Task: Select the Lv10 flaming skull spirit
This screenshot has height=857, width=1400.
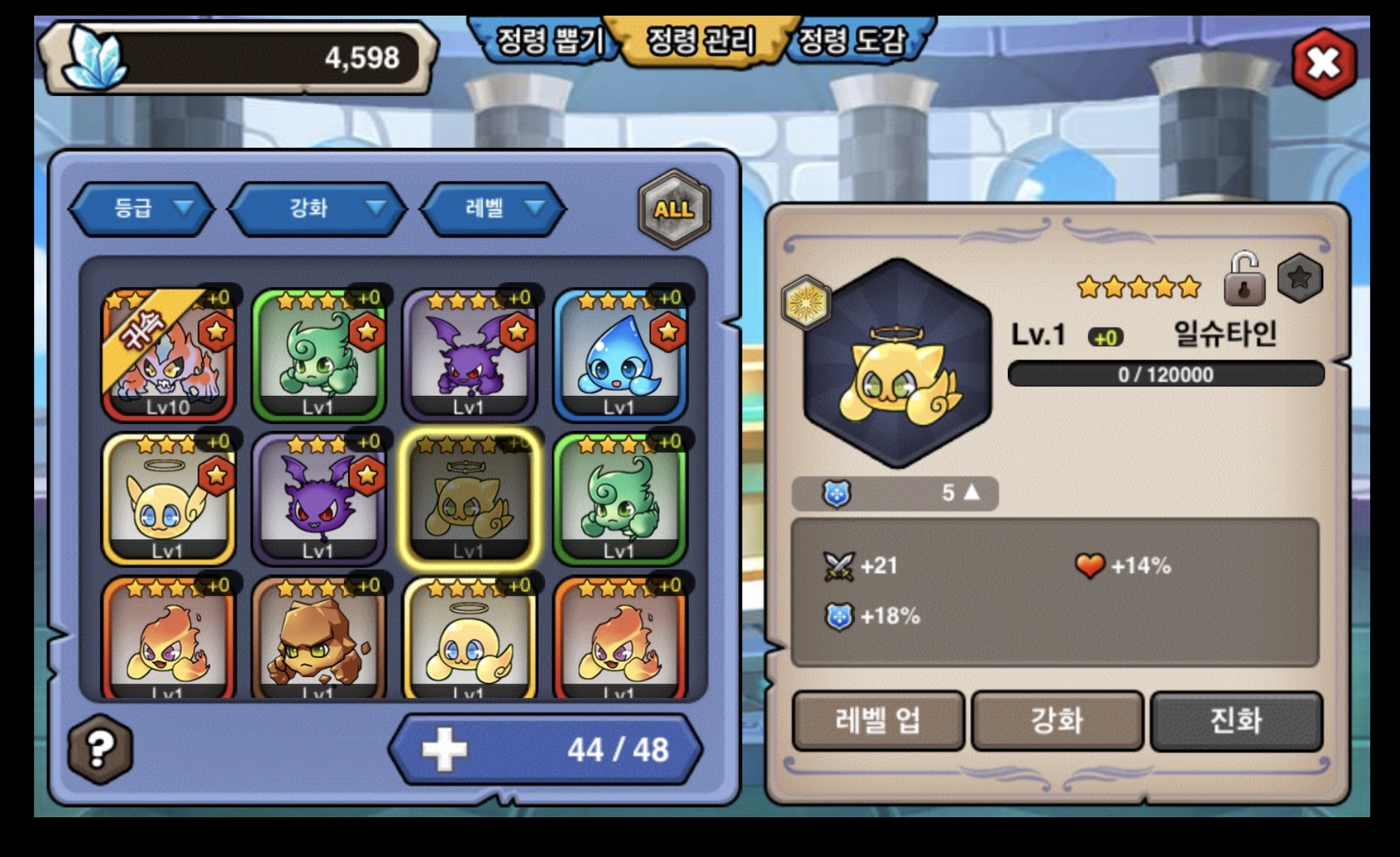Action: (x=168, y=355)
